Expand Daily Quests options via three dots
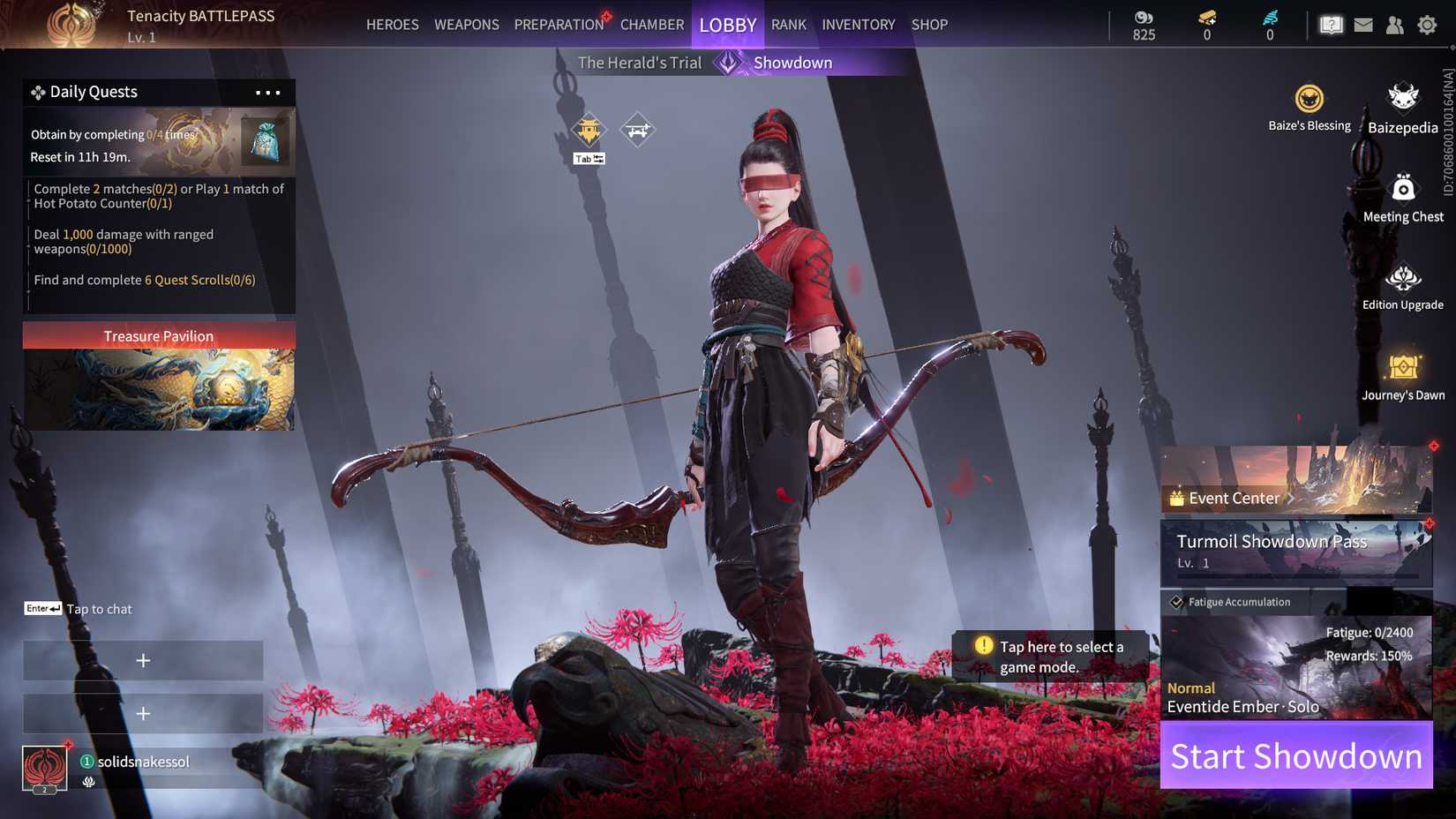The width and height of the screenshot is (1456, 819). point(267,91)
